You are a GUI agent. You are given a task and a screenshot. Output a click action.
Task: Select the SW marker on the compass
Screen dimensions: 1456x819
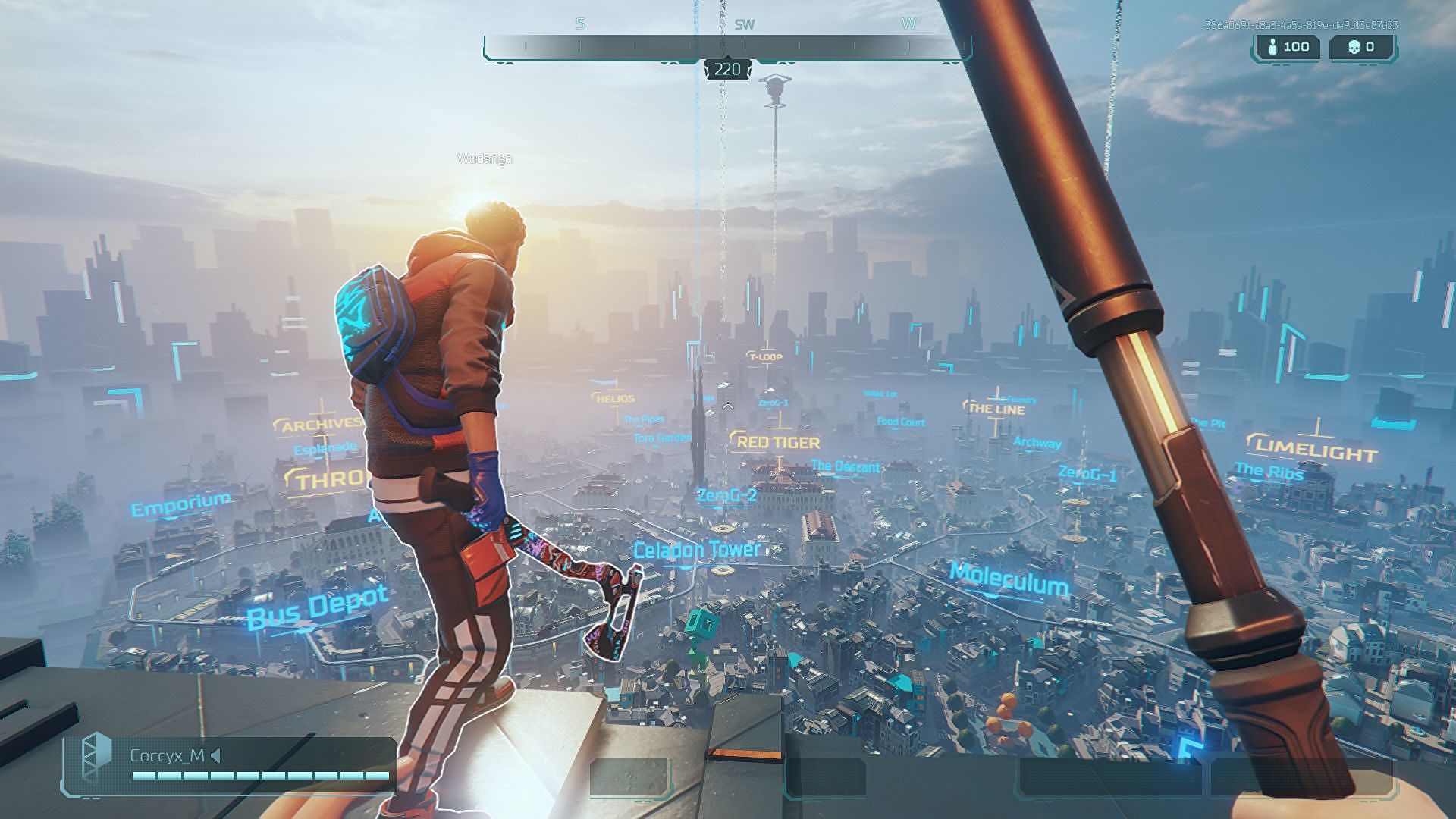pyautogui.click(x=744, y=24)
